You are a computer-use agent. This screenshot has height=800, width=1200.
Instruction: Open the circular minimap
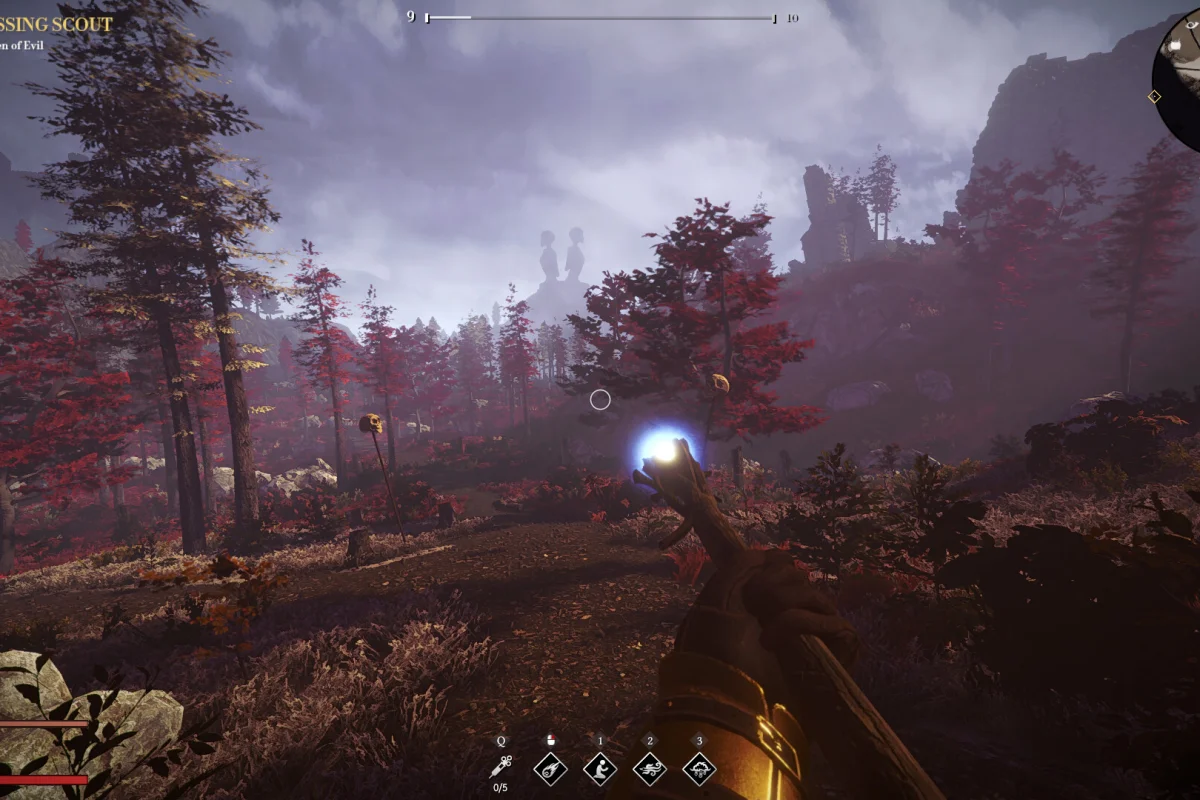(x=1180, y=75)
